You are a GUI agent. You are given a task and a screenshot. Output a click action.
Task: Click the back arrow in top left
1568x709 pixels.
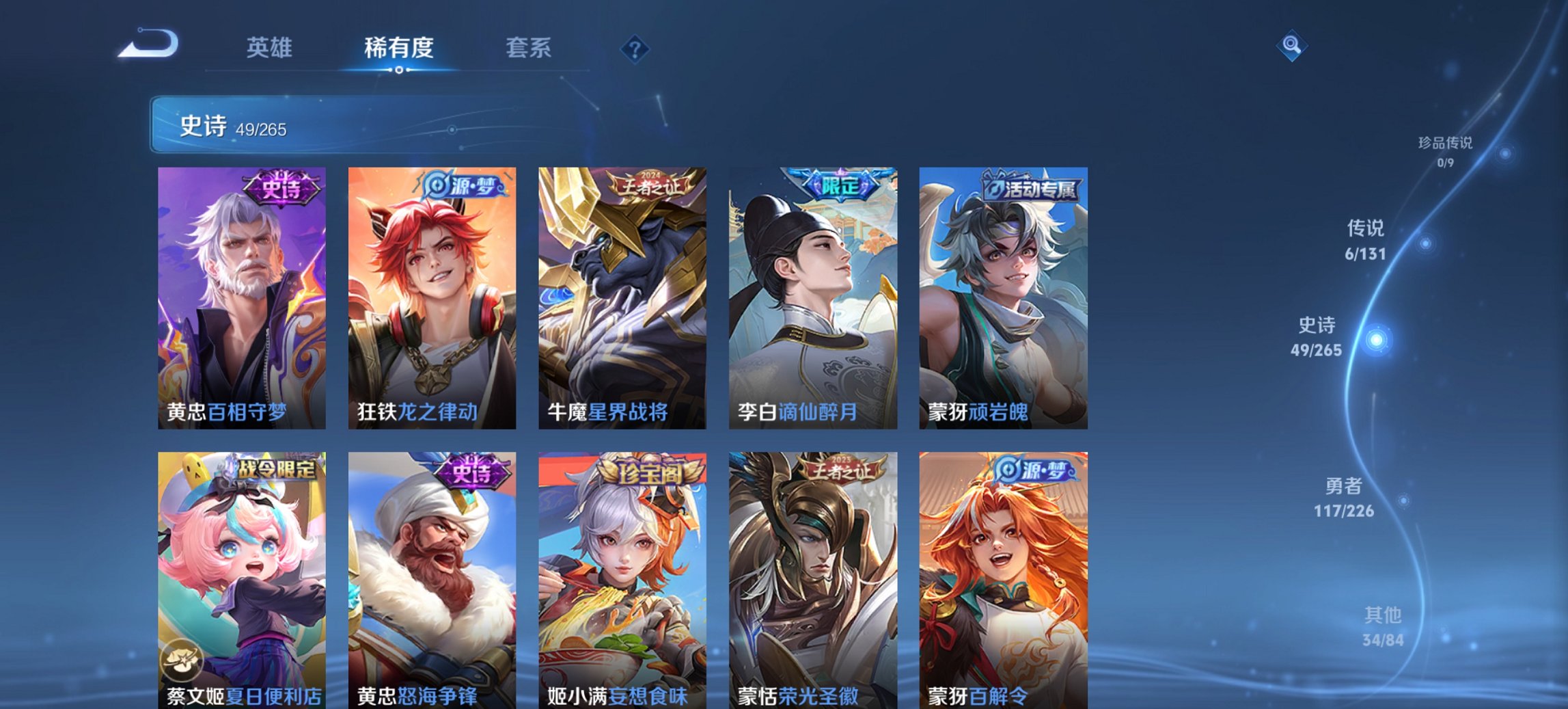[147, 44]
